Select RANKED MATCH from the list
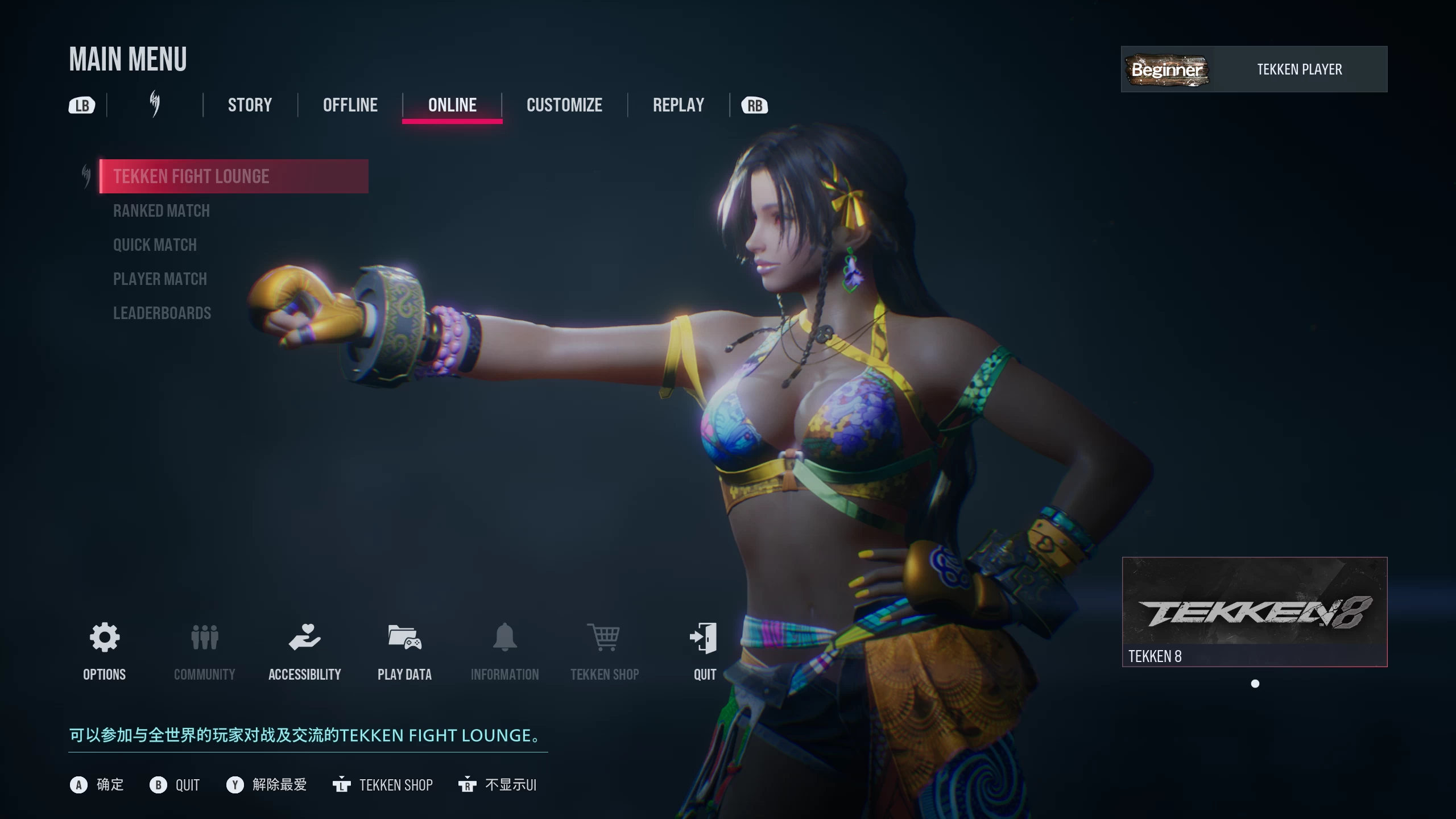The width and height of the screenshot is (1456, 819). (161, 210)
